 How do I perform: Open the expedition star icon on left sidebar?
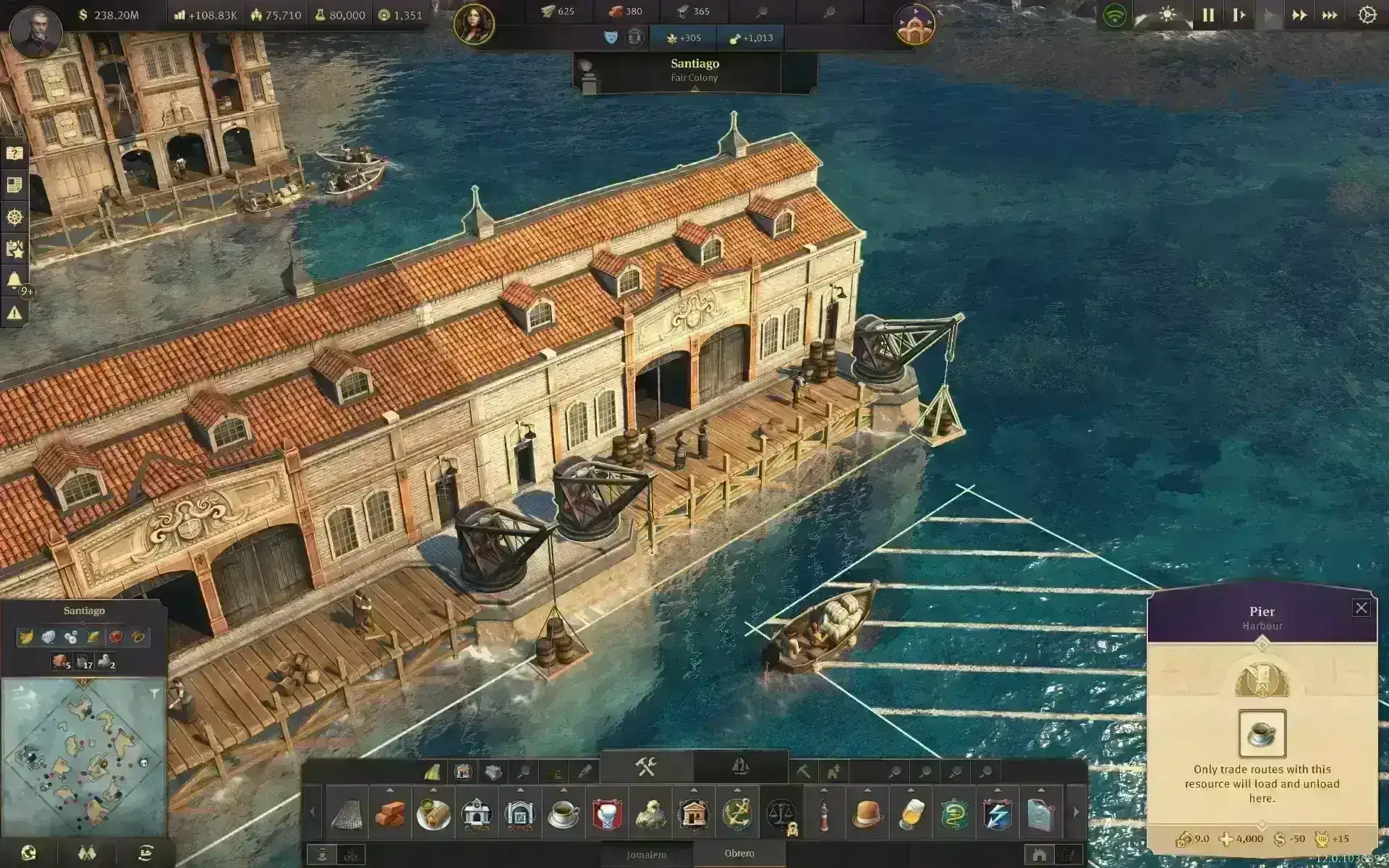pos(14,247)
